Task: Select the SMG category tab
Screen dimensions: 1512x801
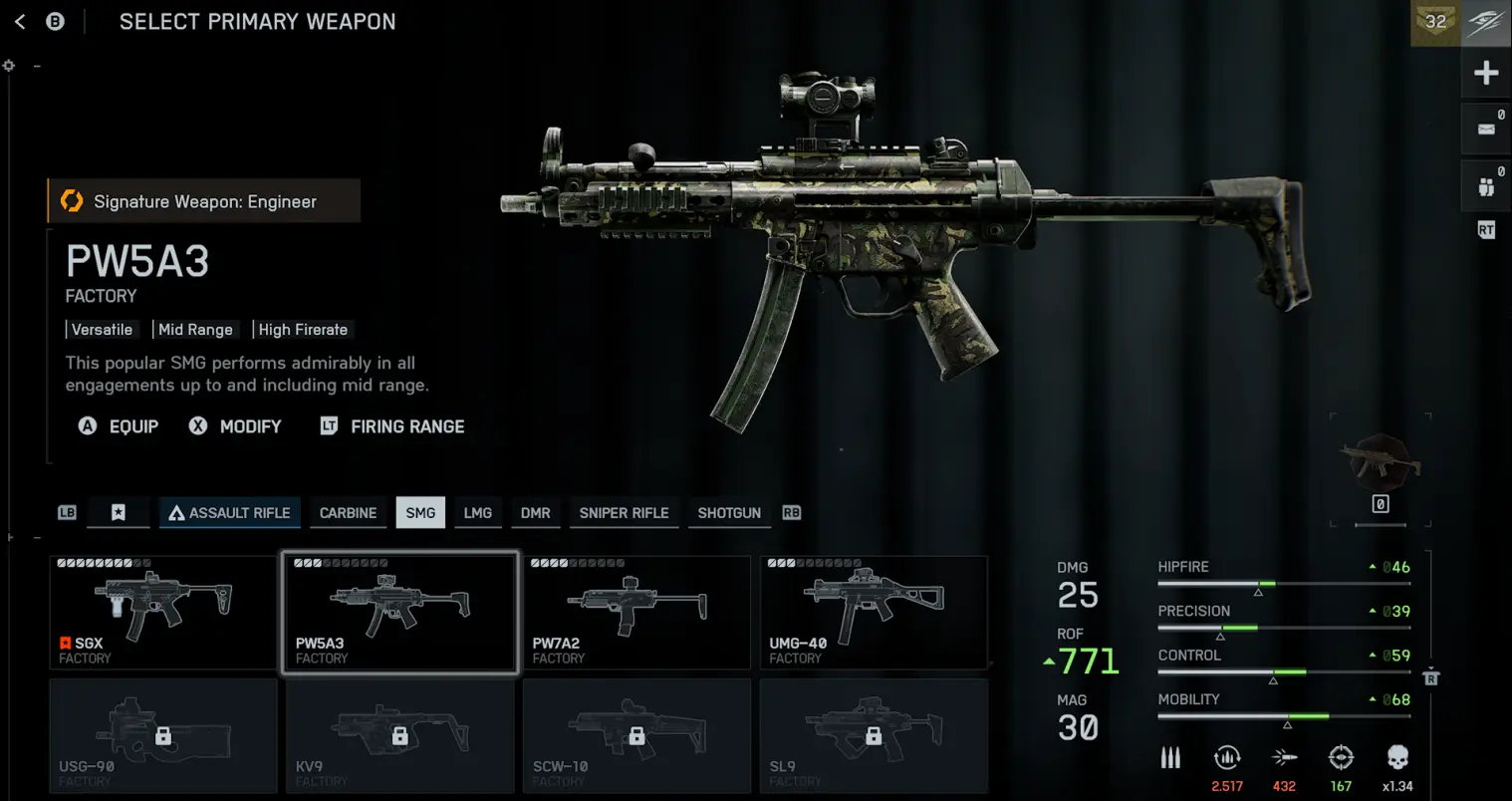Action: 420,513
